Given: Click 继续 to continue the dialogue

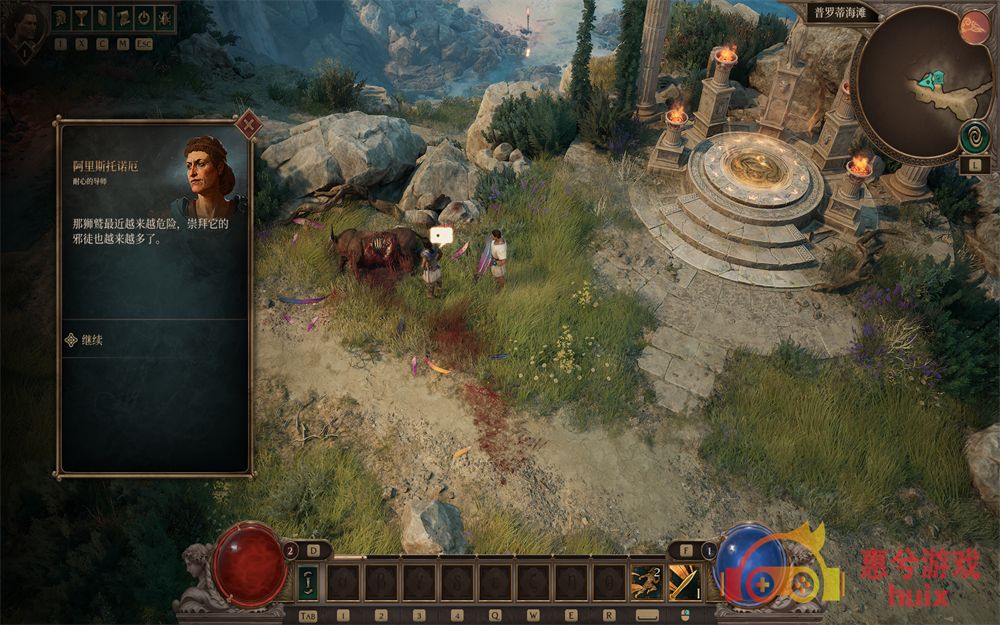Looking at the screenshot, I should 92,340.
